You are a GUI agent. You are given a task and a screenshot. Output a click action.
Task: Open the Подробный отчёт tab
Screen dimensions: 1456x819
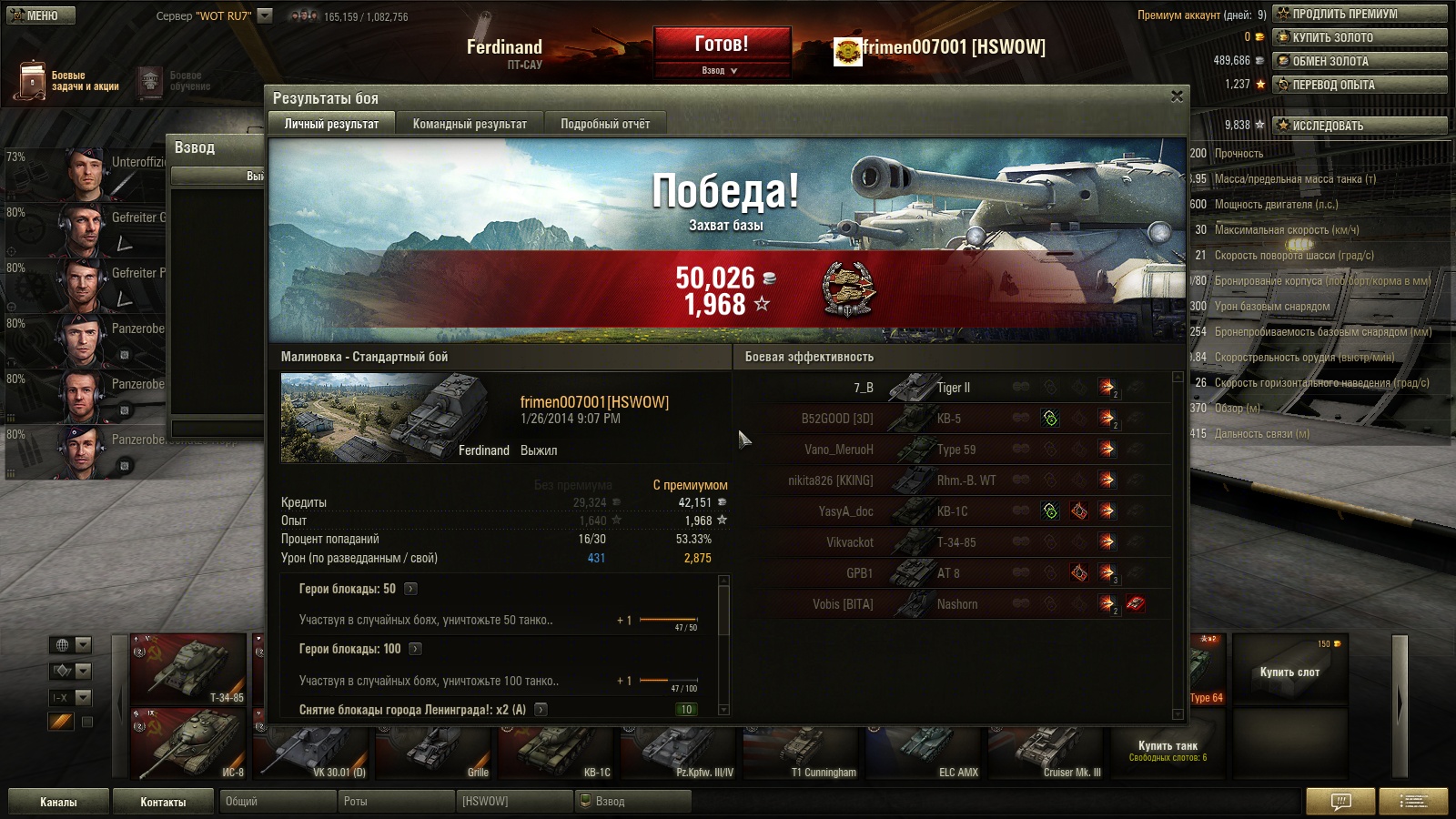[605, 124]
